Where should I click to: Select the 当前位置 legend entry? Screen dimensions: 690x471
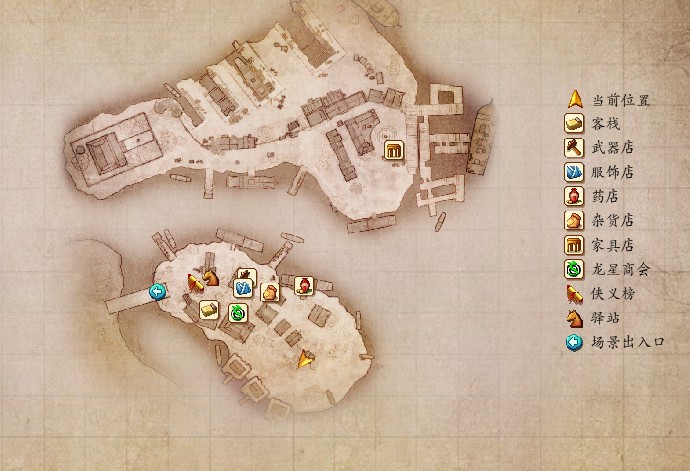coord(620,100)
